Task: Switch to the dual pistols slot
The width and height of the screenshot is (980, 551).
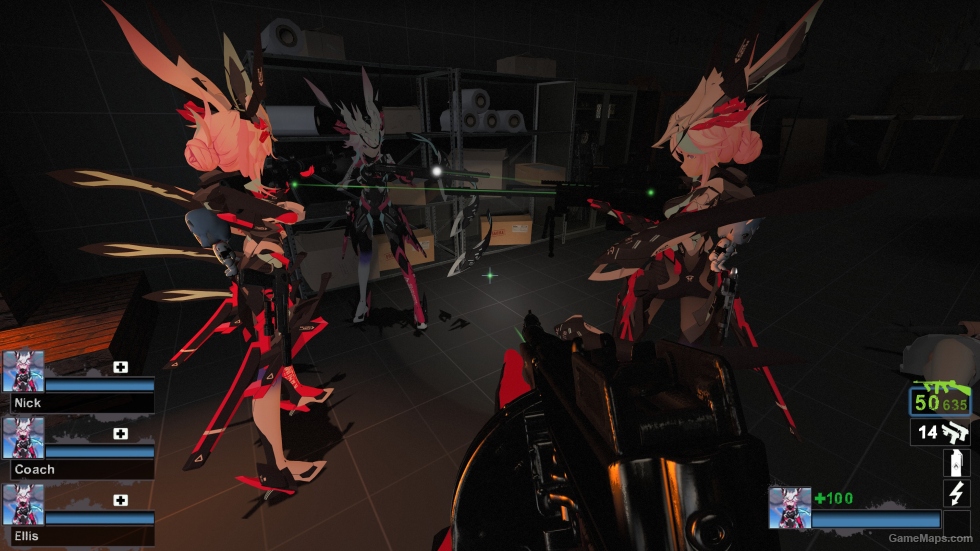Action: (x=940, y=432)
